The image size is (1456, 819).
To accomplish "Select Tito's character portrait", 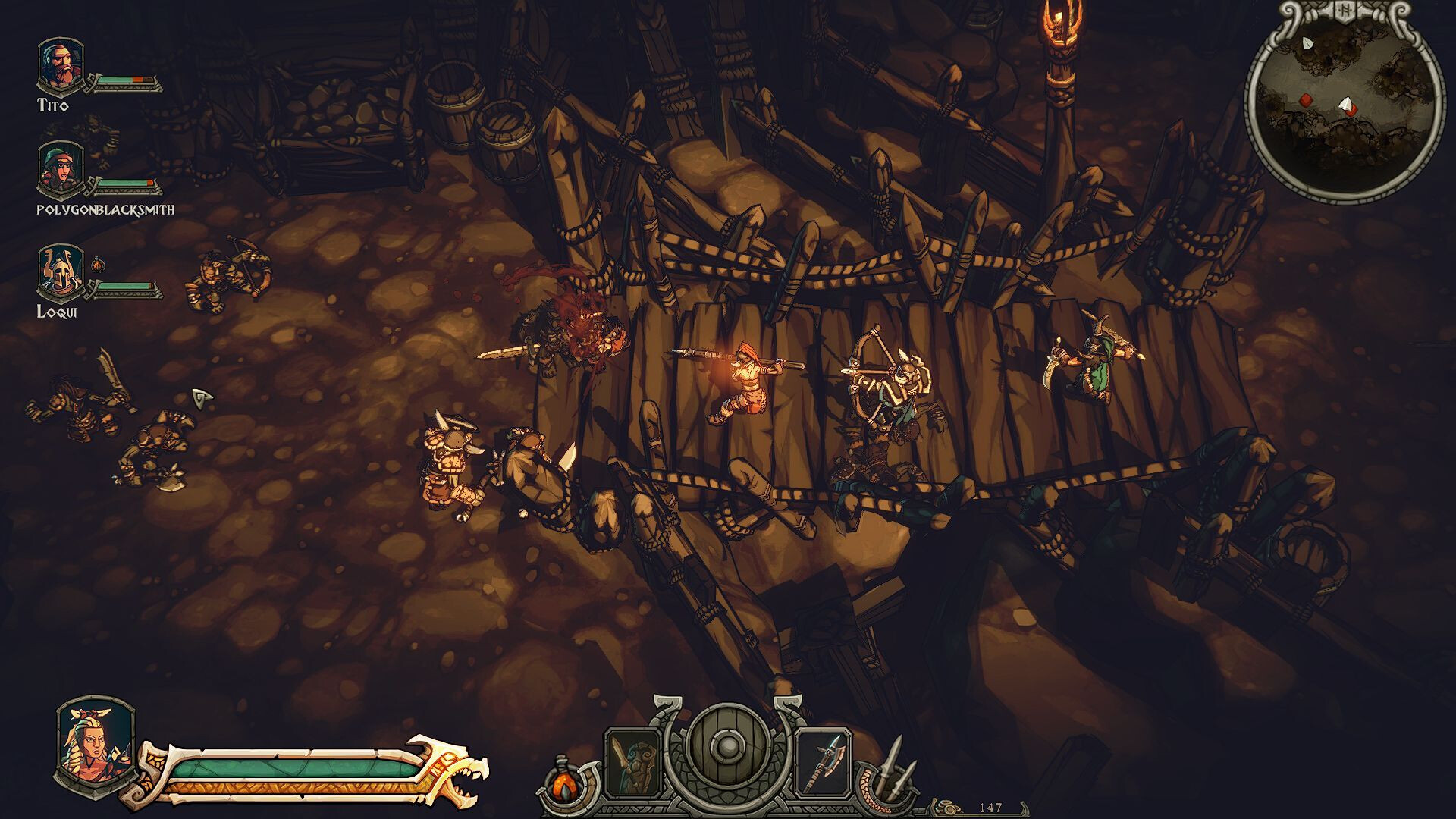I will [x=61, y=65].
